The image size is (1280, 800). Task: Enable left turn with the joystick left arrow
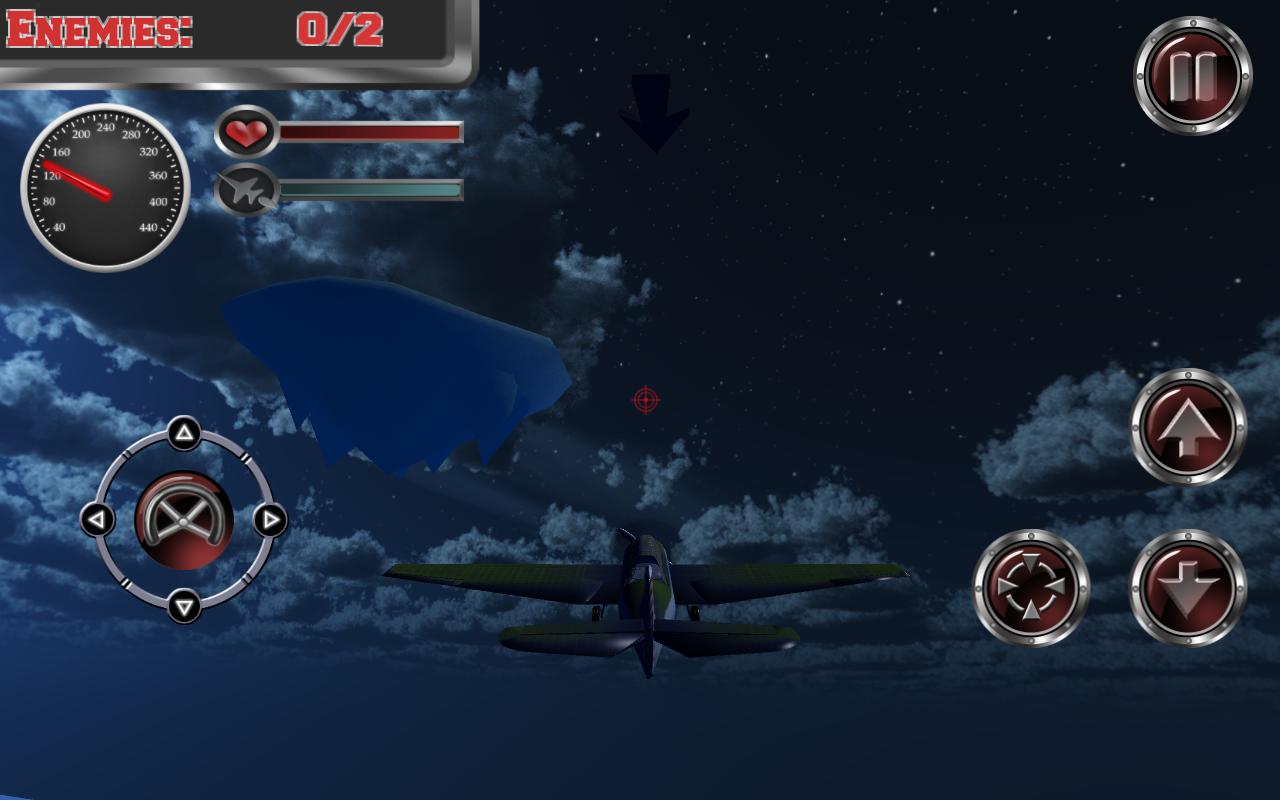(96, 519)
